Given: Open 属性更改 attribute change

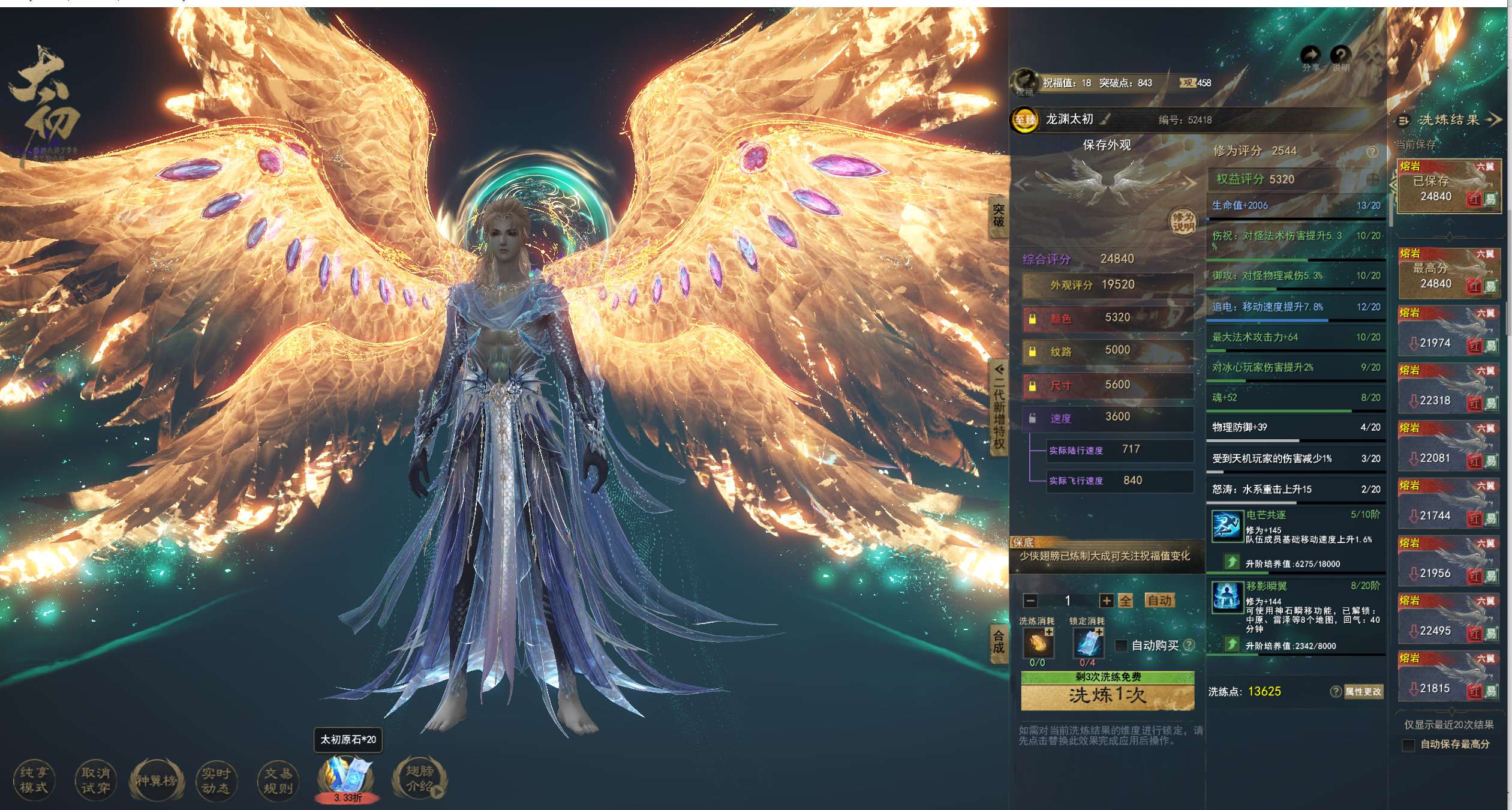Looking at the screenshot, I should (1363, 692).
